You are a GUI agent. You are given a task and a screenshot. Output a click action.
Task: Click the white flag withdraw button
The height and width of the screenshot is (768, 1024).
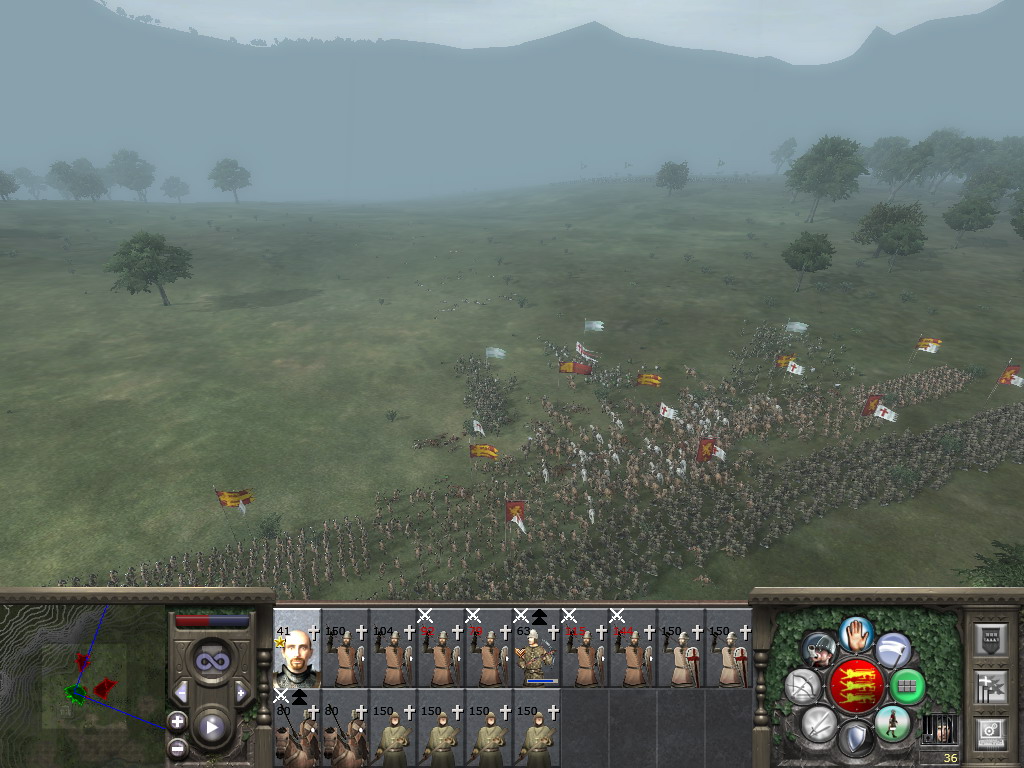point(892,650)
